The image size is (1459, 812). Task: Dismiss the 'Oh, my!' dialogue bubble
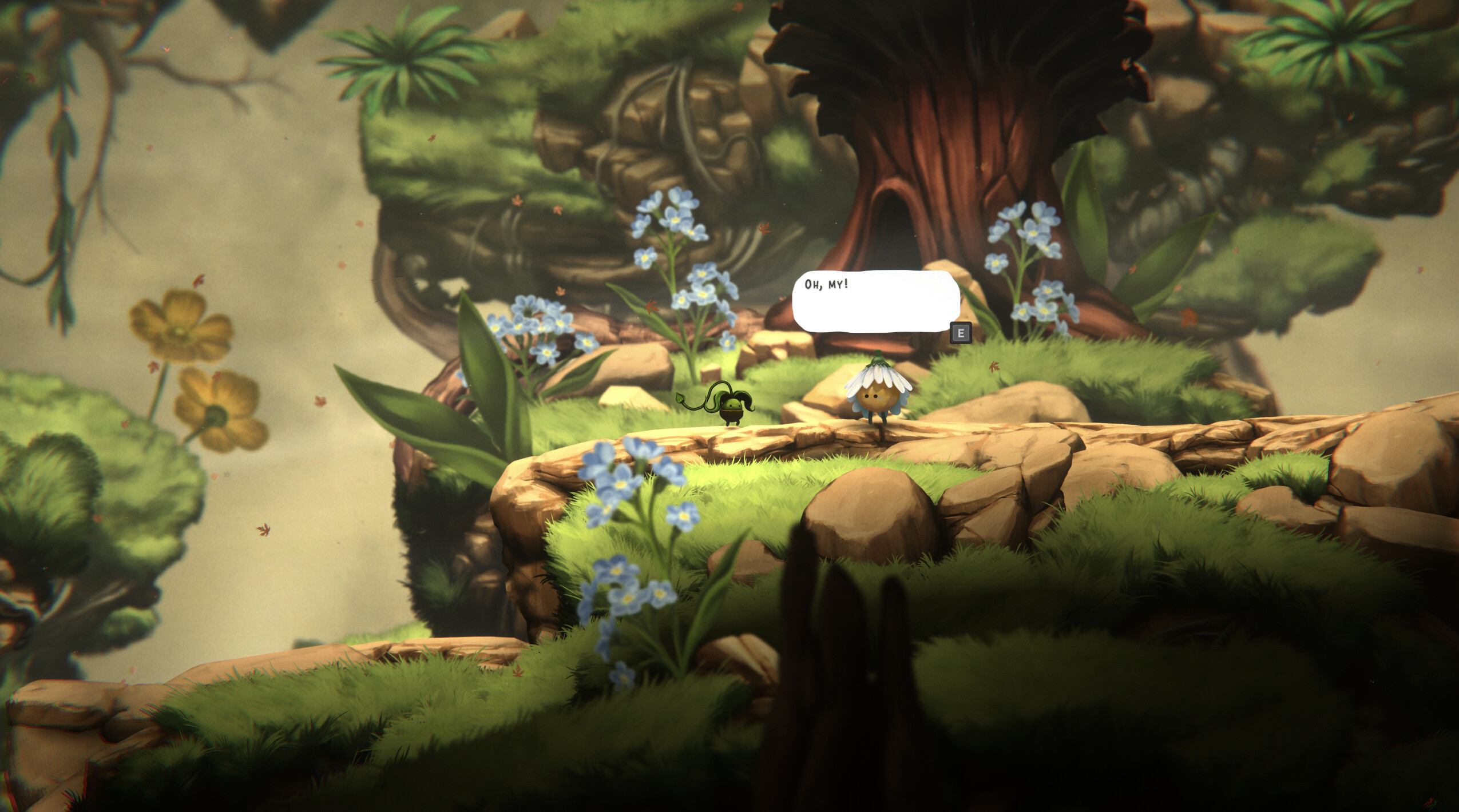coord(960,333)
